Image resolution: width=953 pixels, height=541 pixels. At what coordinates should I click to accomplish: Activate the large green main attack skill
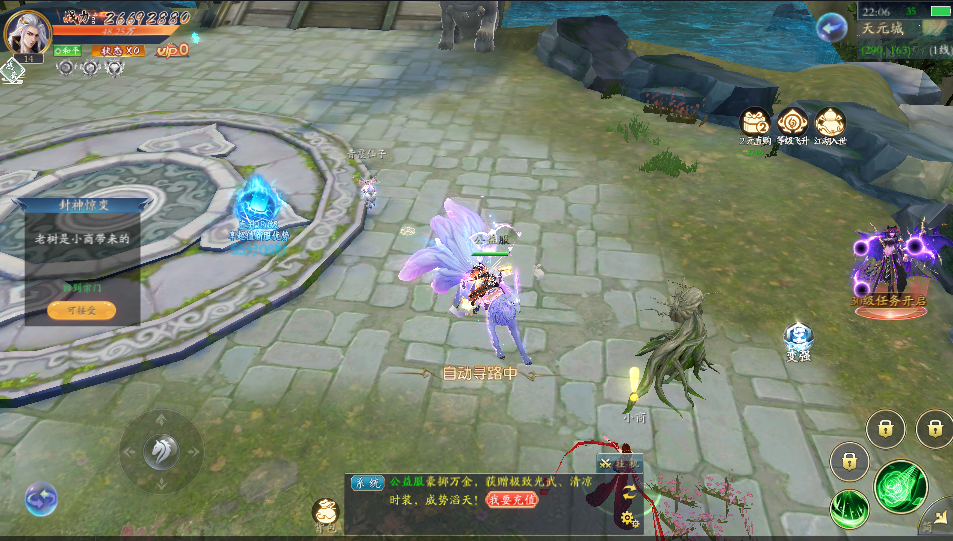900,486
